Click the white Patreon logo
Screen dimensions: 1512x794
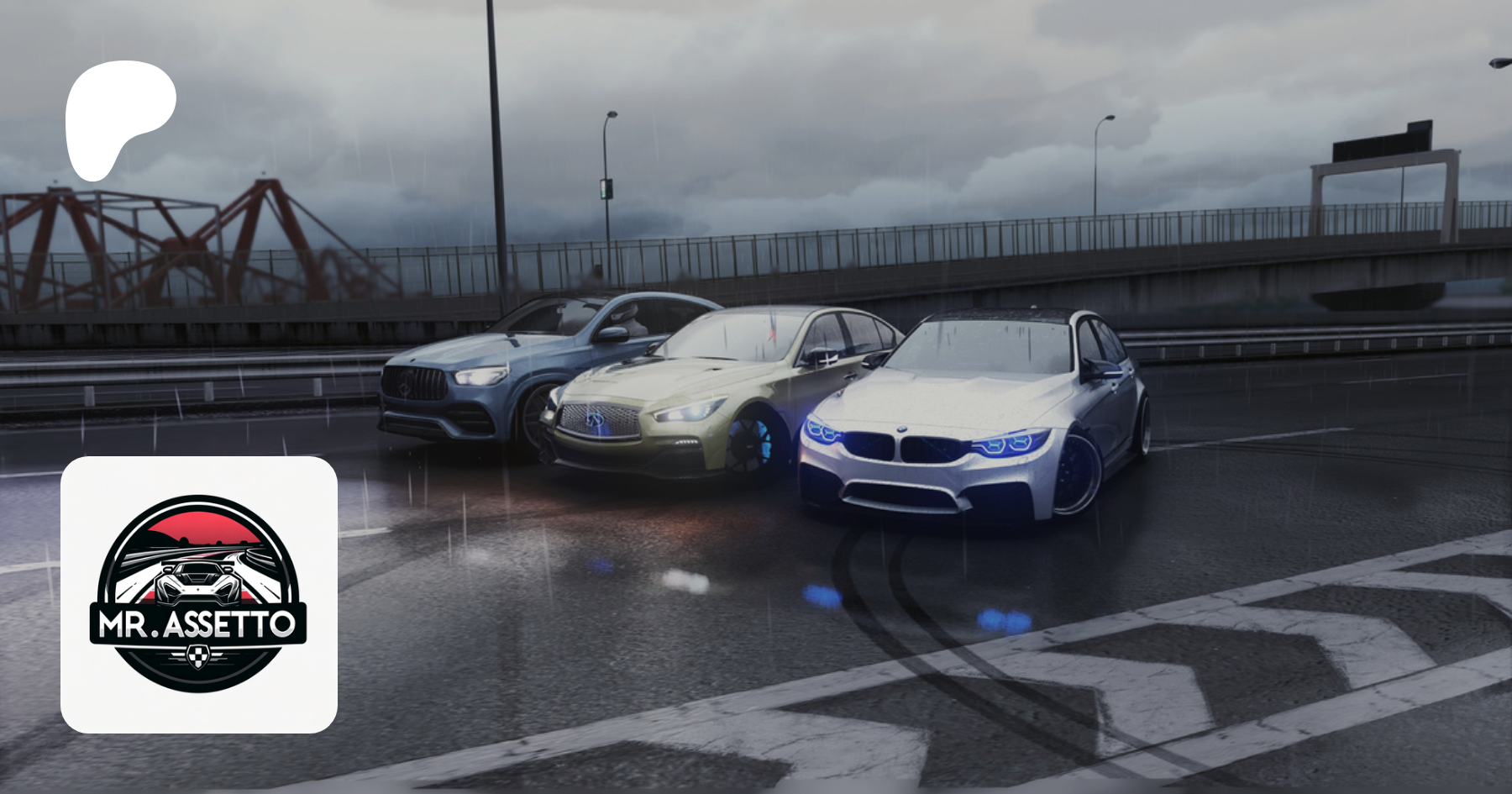point(118,118)
